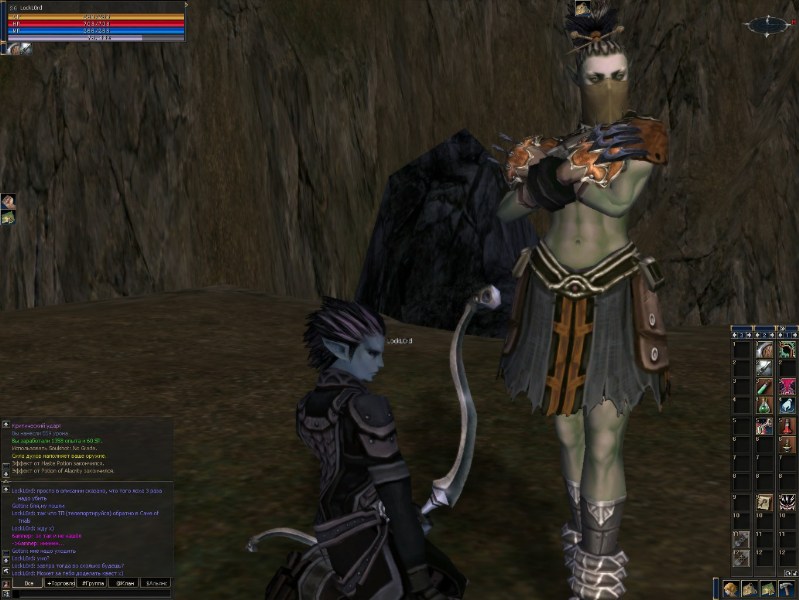This screenshot has width=799, height=600.
Task: Use the green potion in the shortcut bar
Action: pyautogui.click(x=764, y=406)
